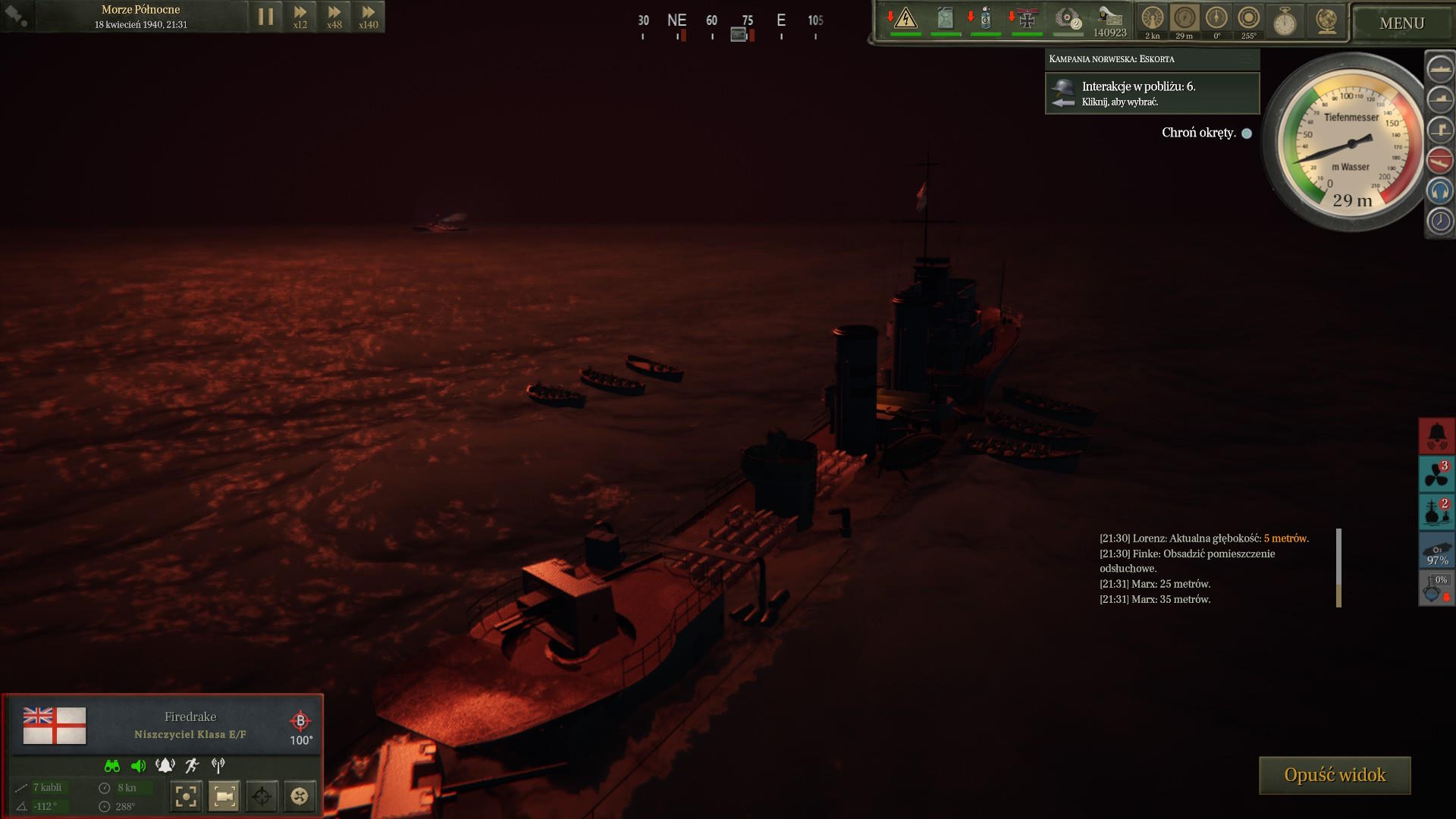Select the red crash-dive depth preset

(x=1439, y=161)
